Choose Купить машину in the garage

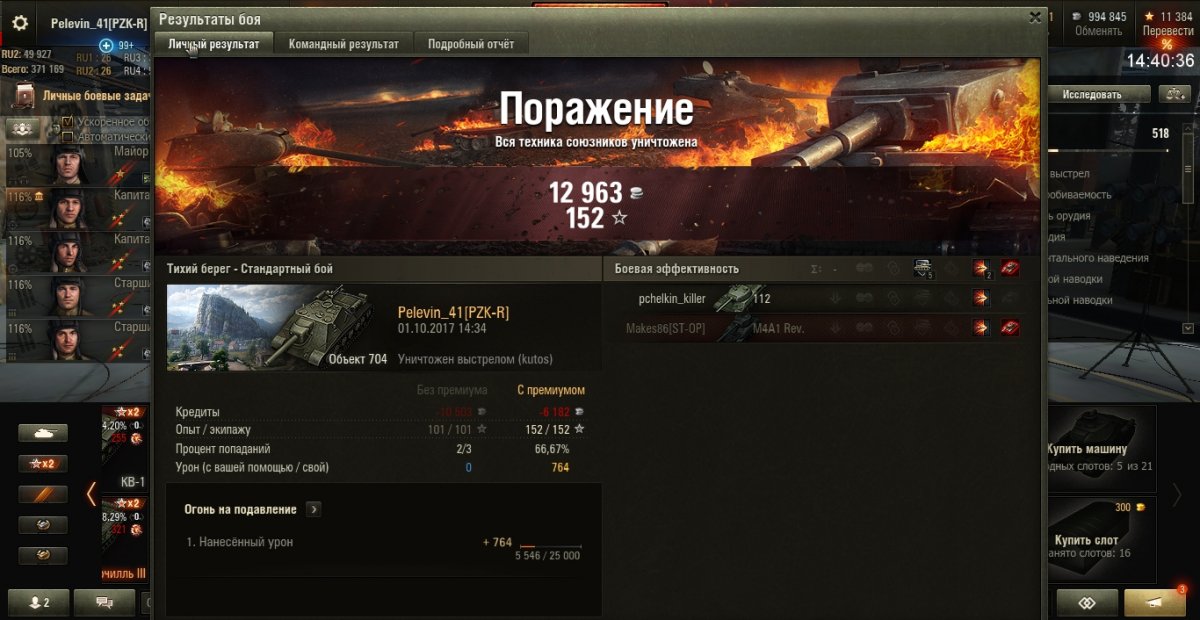(1100, 440)
